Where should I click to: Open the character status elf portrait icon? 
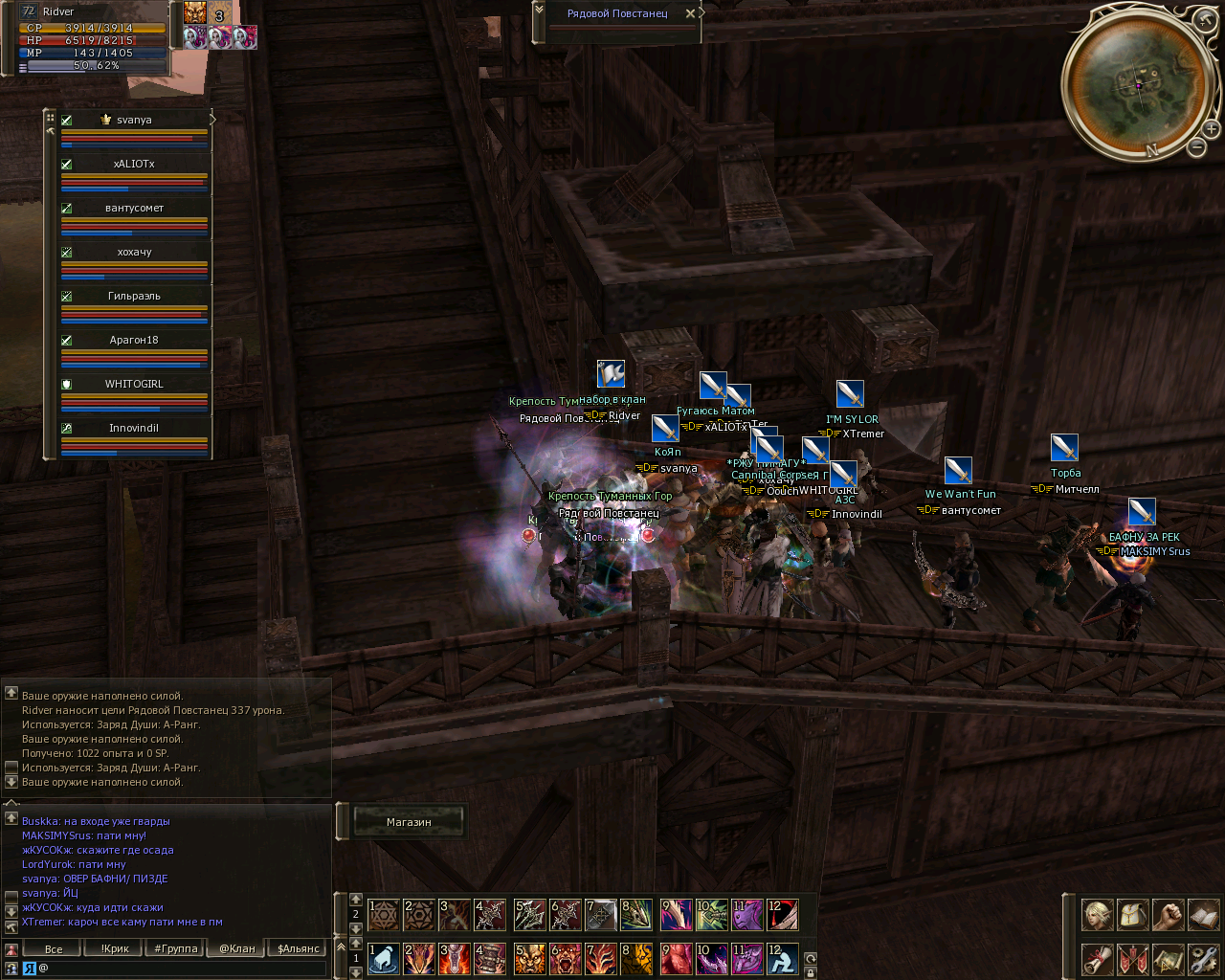[1098, 914]
